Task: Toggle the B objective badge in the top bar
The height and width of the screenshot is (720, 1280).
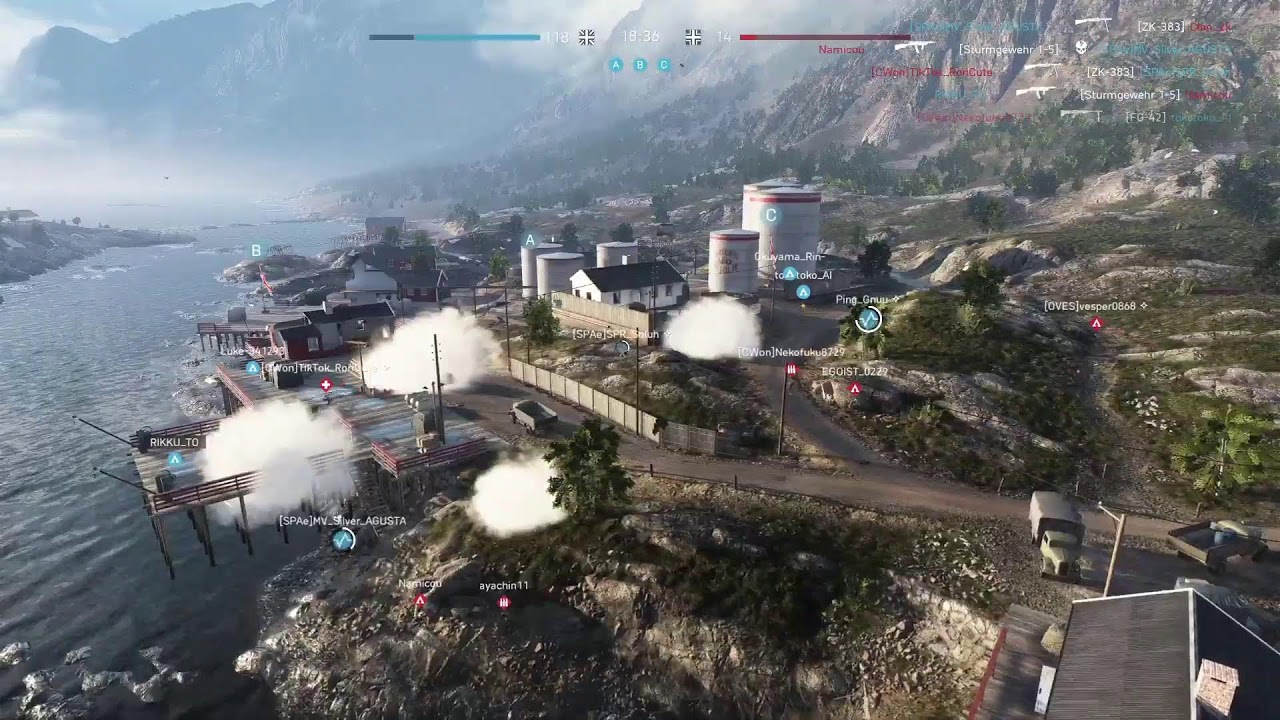Action: (640, 64)
